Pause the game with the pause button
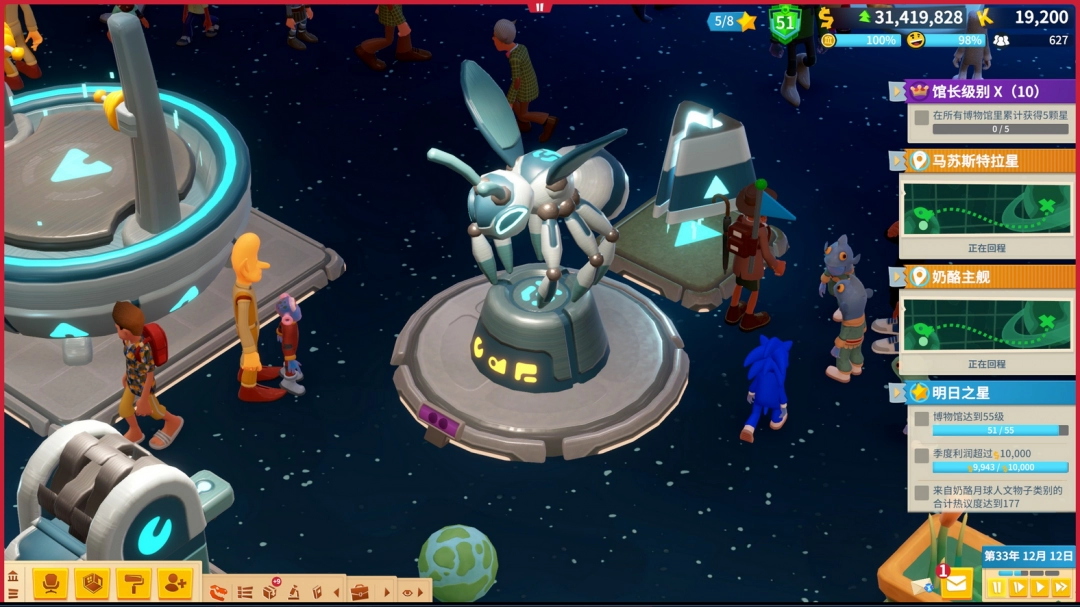This screenshot has height=607, width=1080. (996, 587)
